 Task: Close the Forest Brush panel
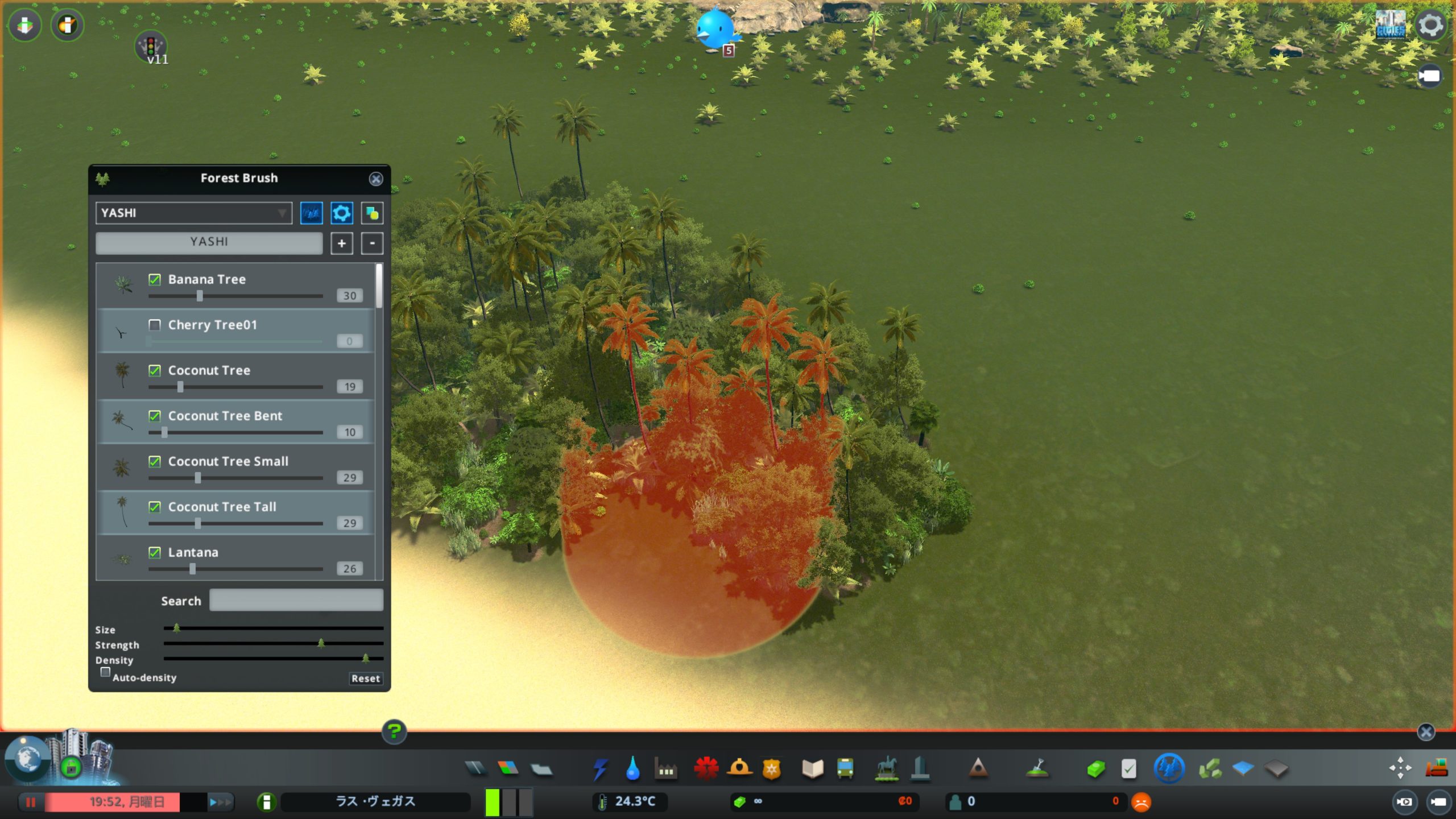tap(375, 179)
